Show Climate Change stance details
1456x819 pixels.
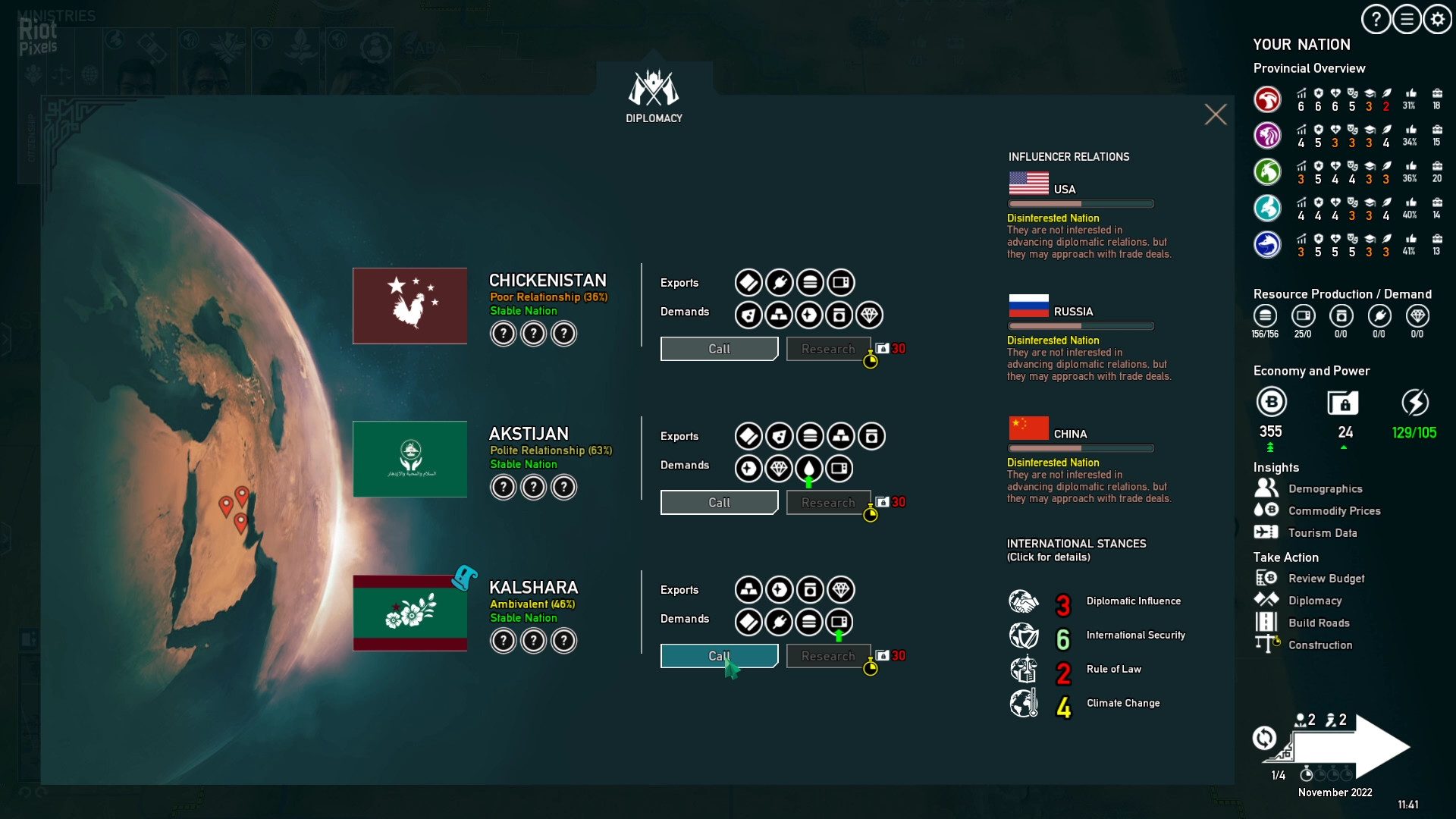click(1122, 704)
